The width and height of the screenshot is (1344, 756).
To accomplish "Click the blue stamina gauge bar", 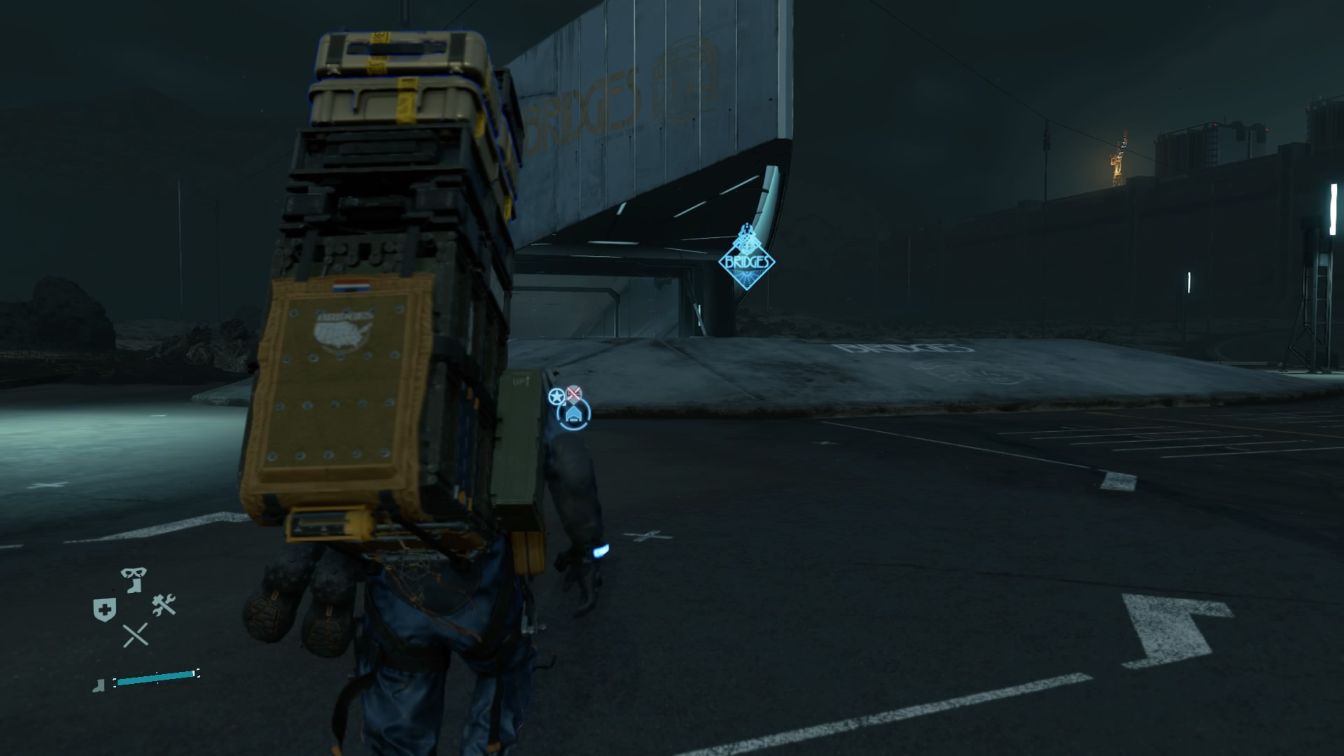I will (x=155, y=676).
